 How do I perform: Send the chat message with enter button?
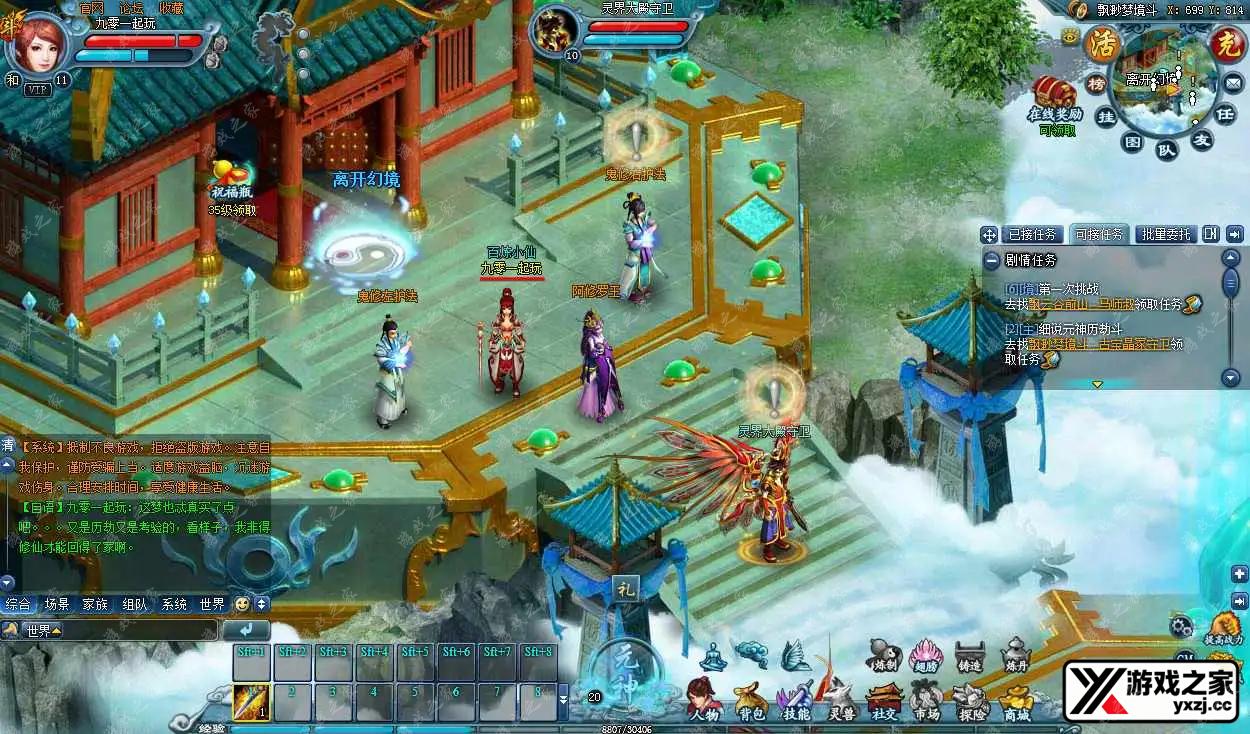pyautogui.click(x=245, y=630)
